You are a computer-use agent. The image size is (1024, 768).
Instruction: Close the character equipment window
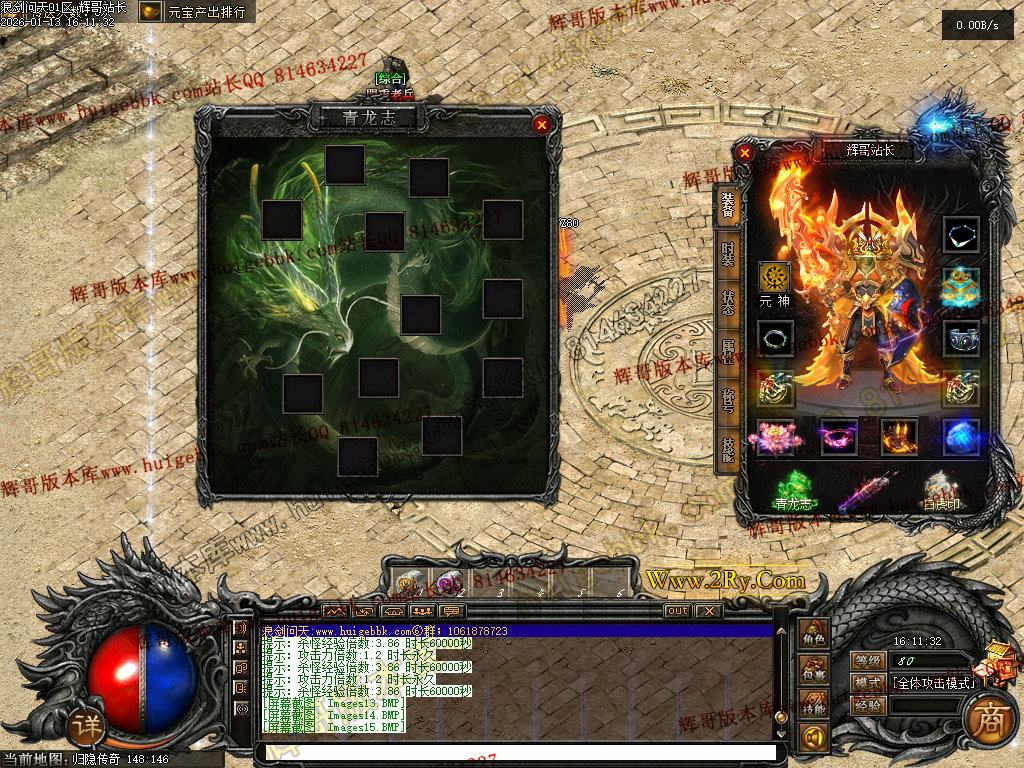tap(745, 153)
